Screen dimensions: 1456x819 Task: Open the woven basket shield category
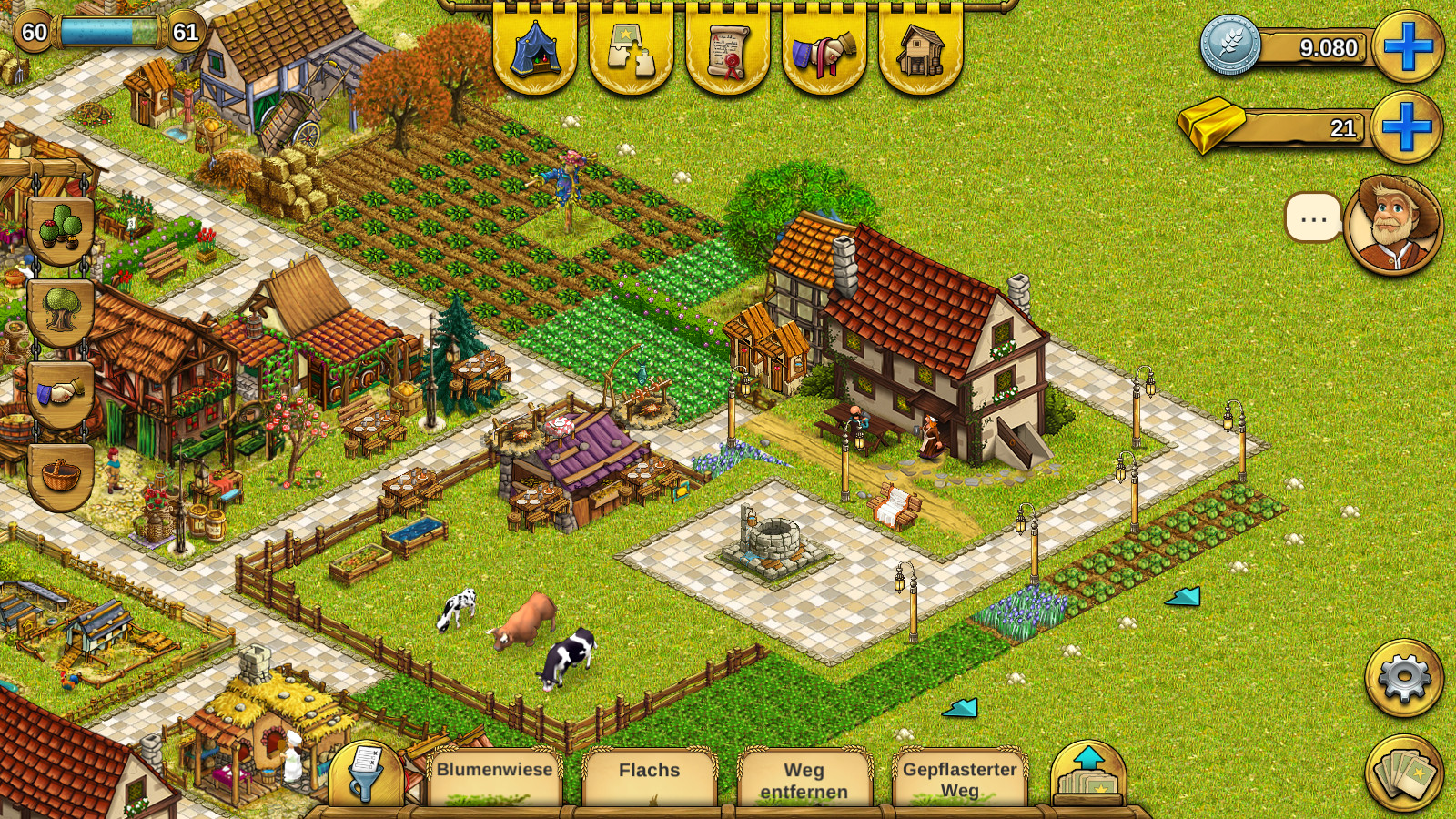point(61,475)
